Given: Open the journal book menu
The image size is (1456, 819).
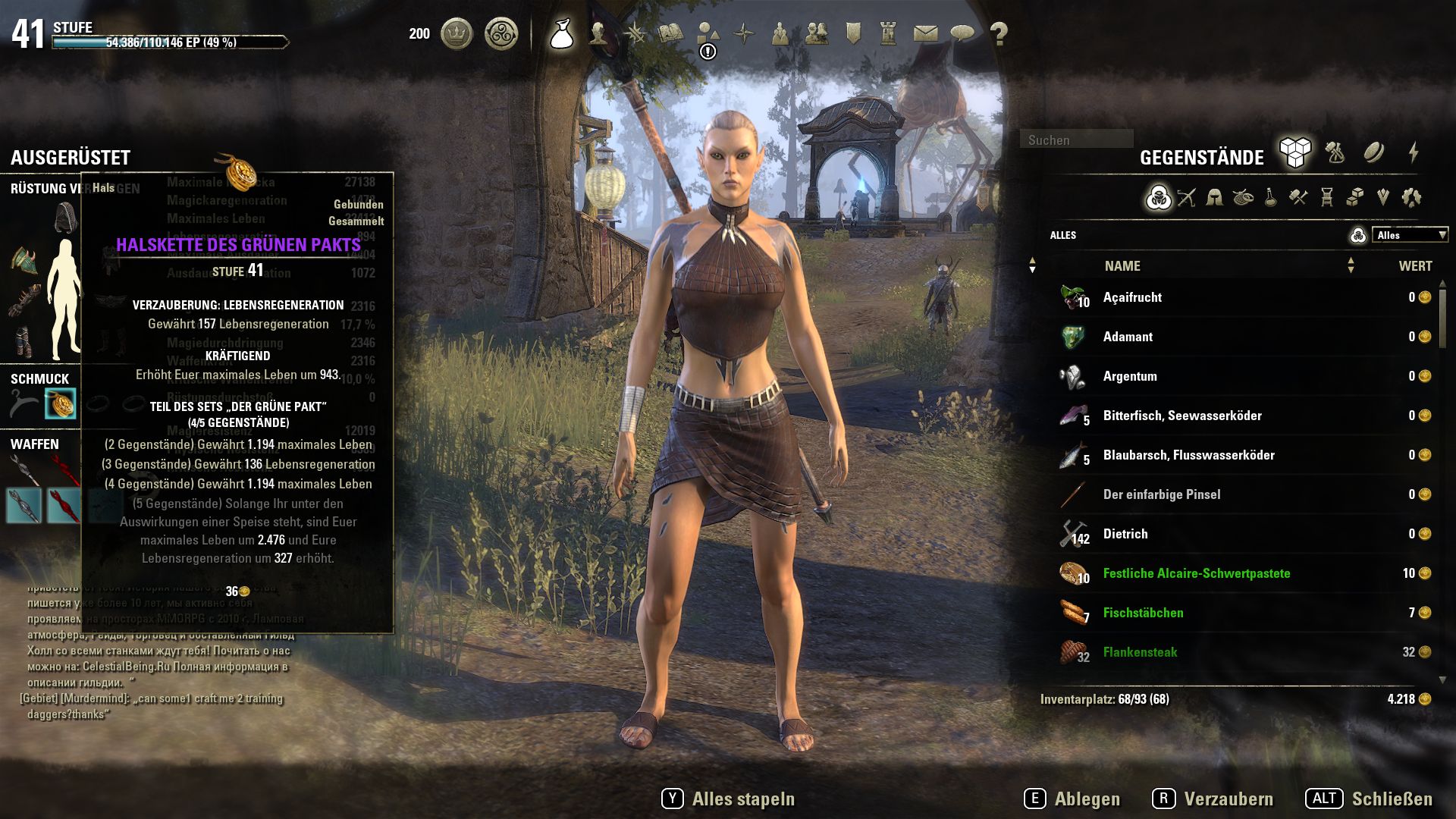Looking at the screenshot, I should click(x=670, y=33).
